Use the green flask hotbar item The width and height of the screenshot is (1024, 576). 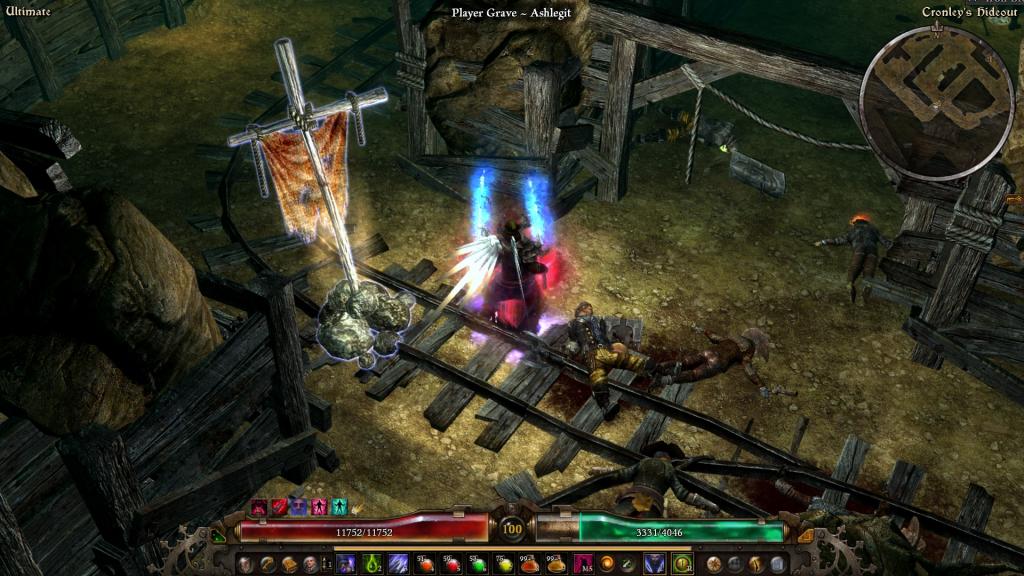pyautogui.click(x=372, y=564)
